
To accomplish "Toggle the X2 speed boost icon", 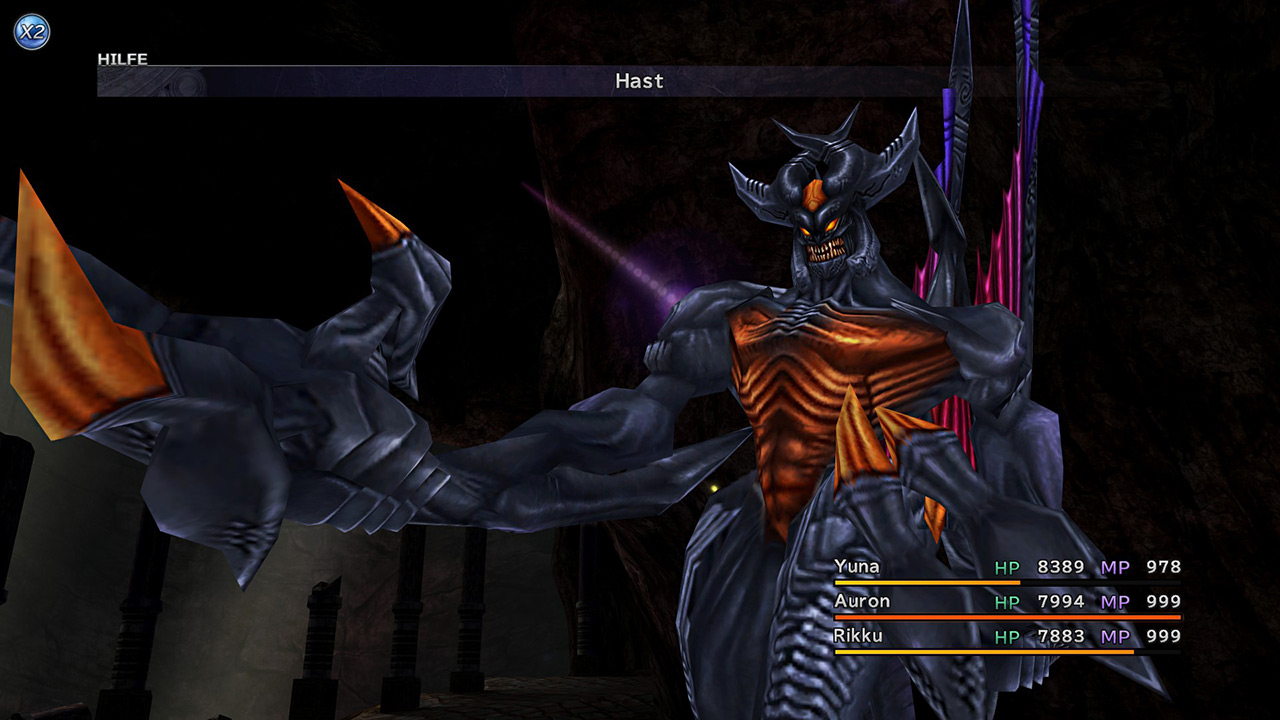I will (31, 31).
